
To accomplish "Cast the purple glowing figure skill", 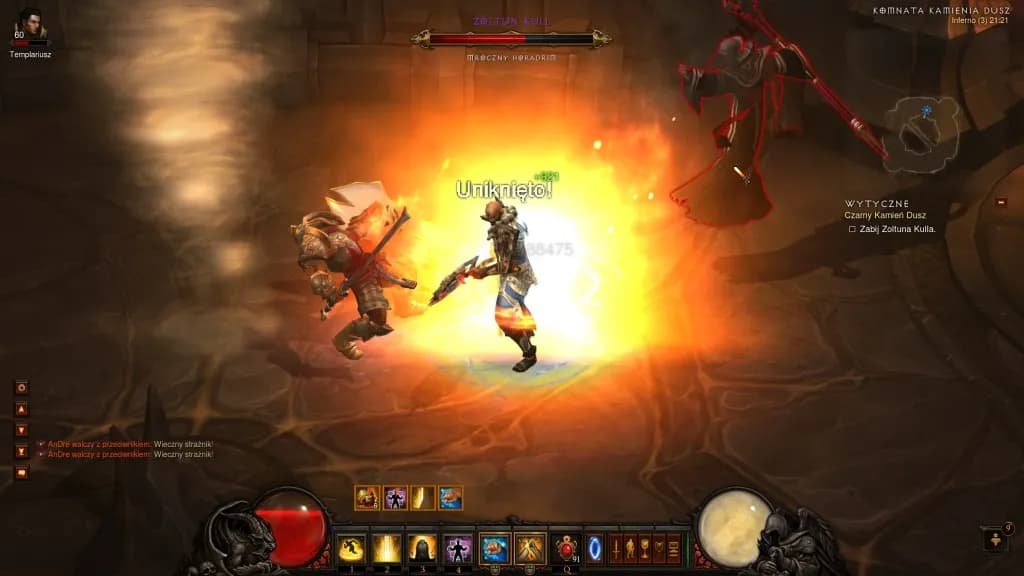I will 458,548.
